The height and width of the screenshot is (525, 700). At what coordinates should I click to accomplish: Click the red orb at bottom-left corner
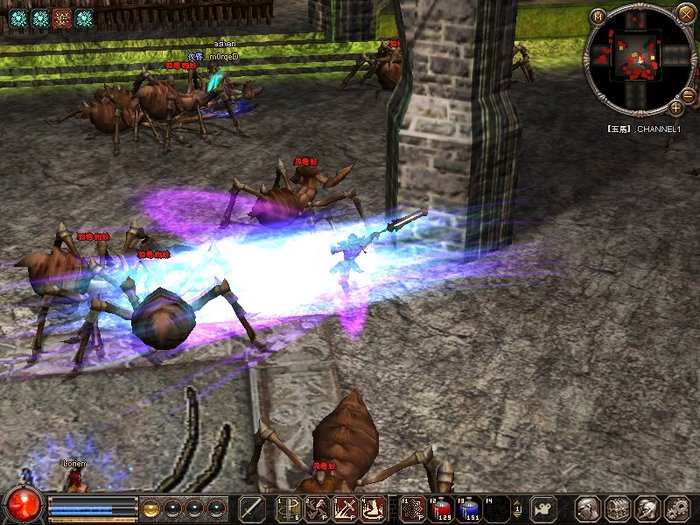pos(22,505)
